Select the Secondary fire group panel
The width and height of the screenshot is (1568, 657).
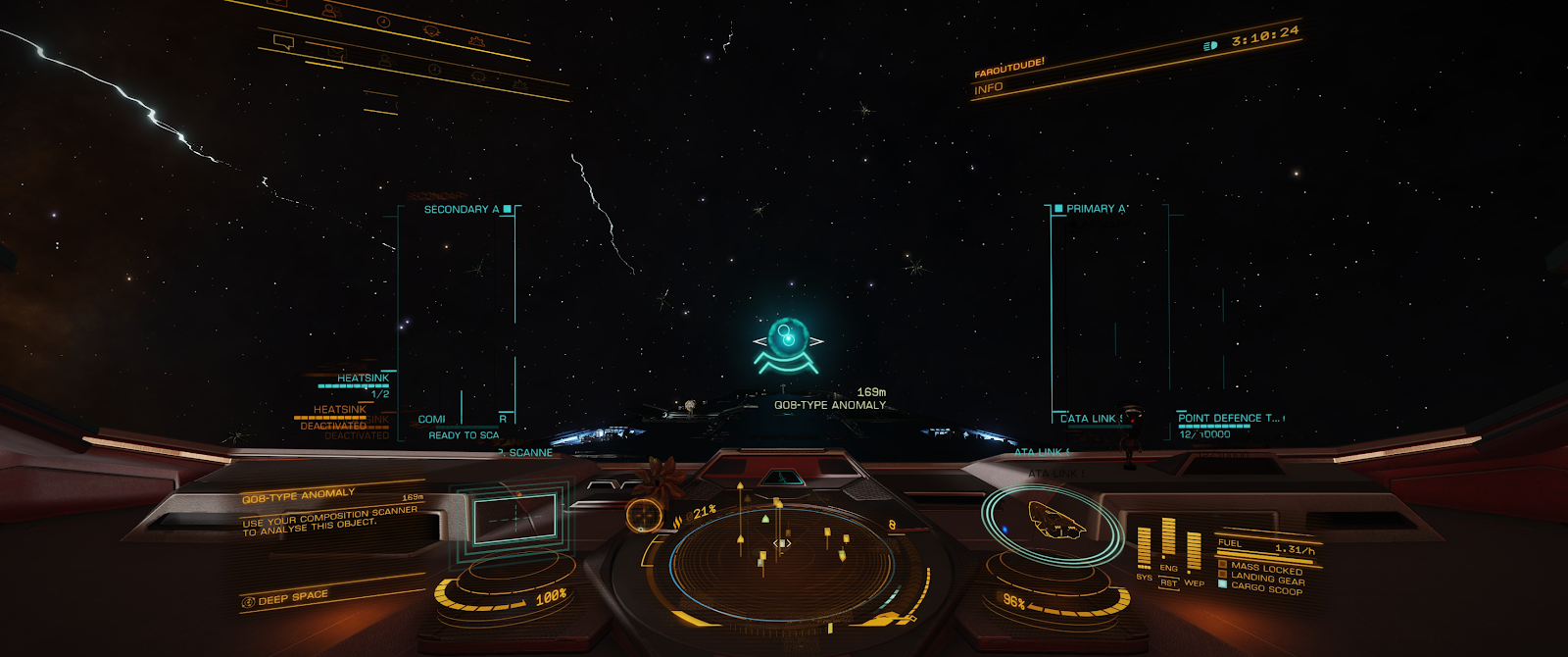[458, 314]
